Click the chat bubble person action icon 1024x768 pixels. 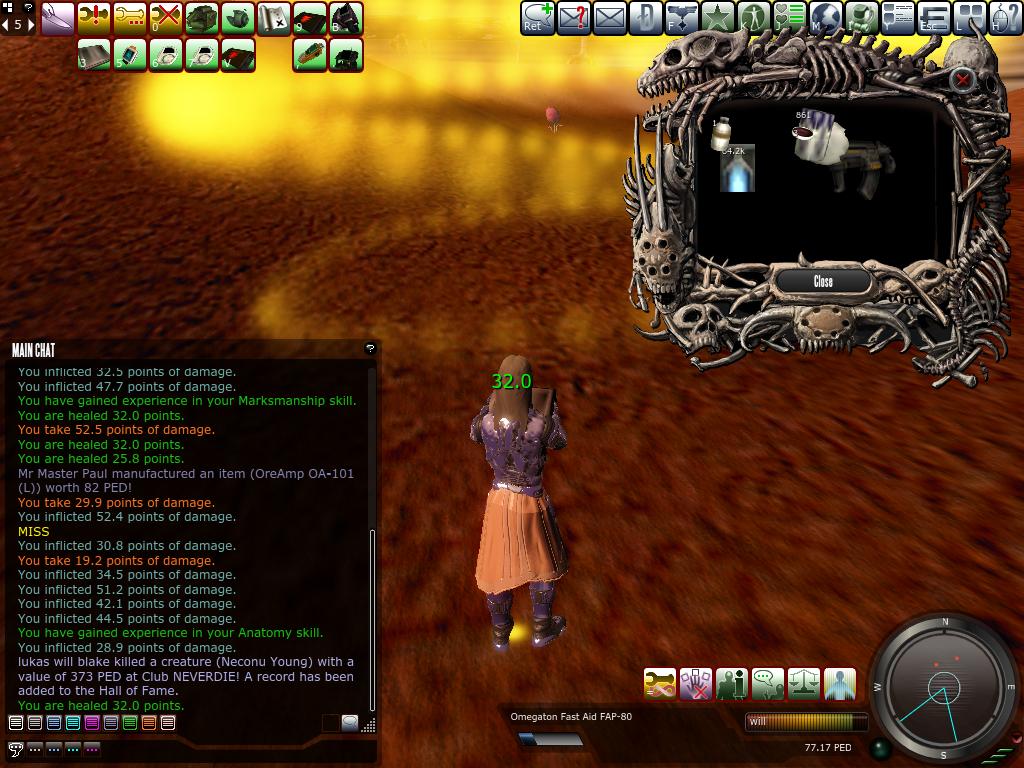[768, 684]
